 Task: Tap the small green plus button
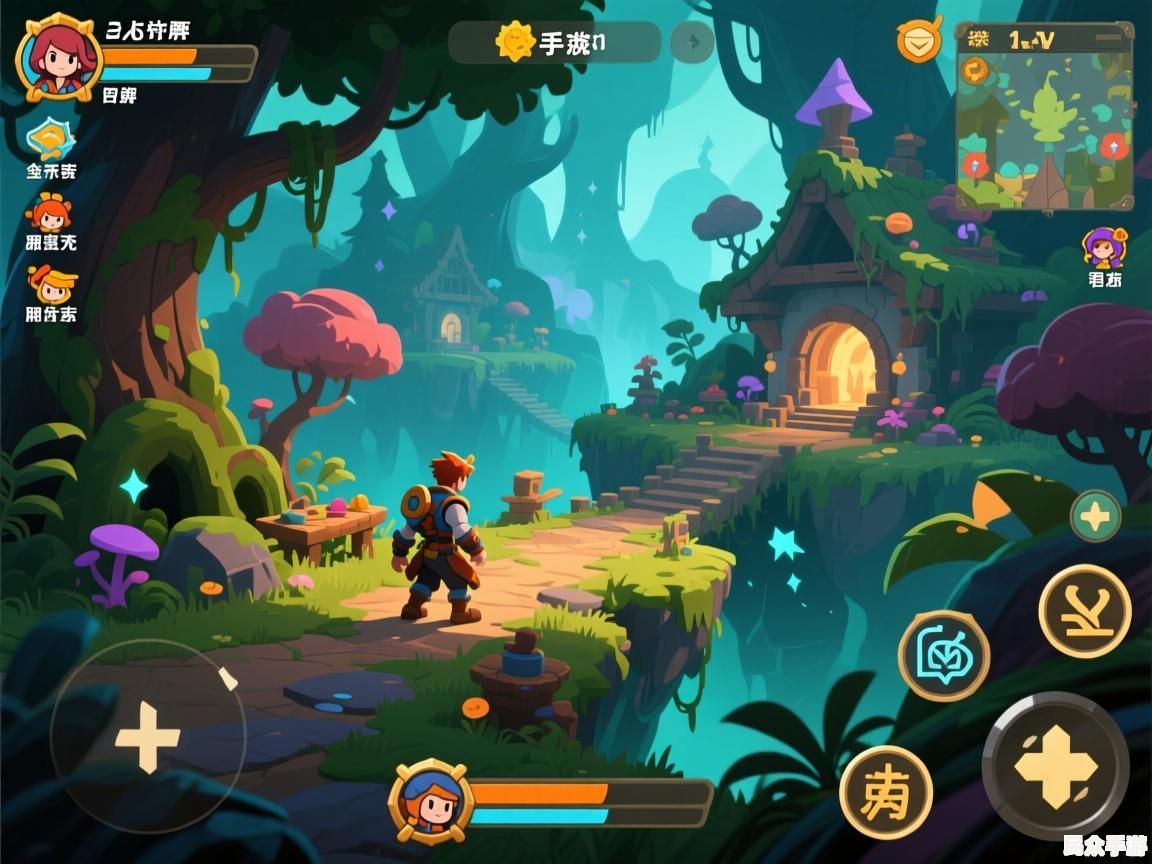[1095, 516]
